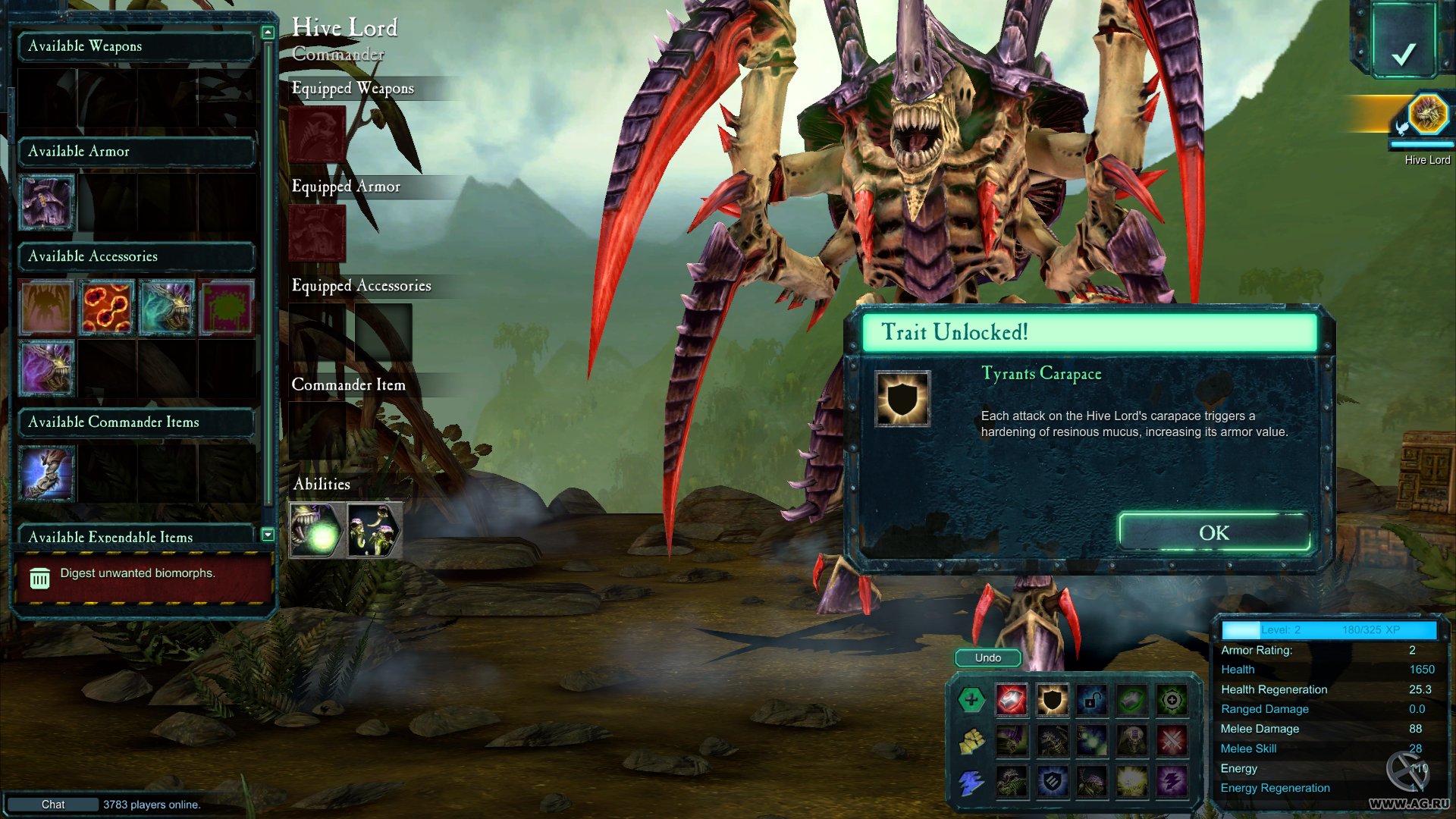Select the purple carapace armor item
The height and width of the screenshot is (819, 1456).
[47, 202]
